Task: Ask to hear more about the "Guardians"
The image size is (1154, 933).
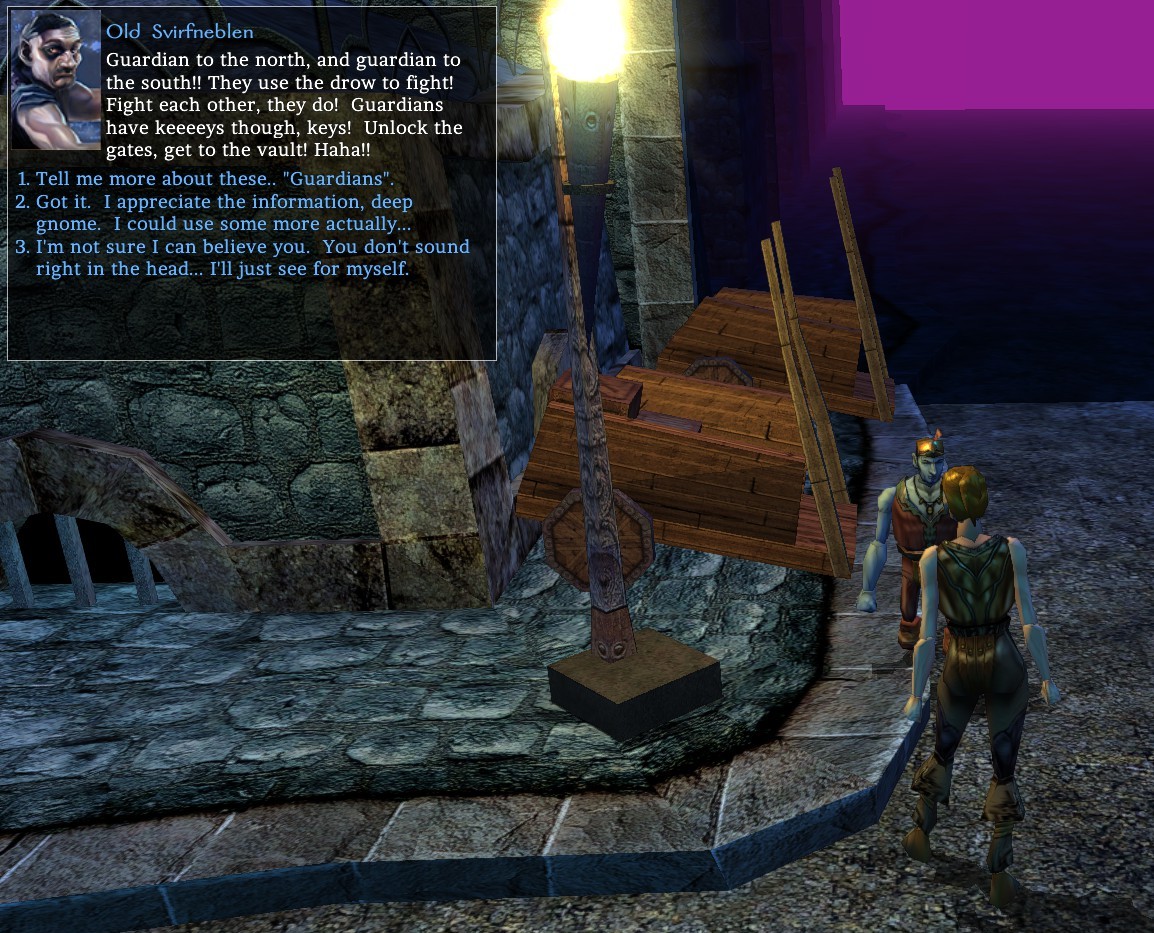Action: [214, 180]
